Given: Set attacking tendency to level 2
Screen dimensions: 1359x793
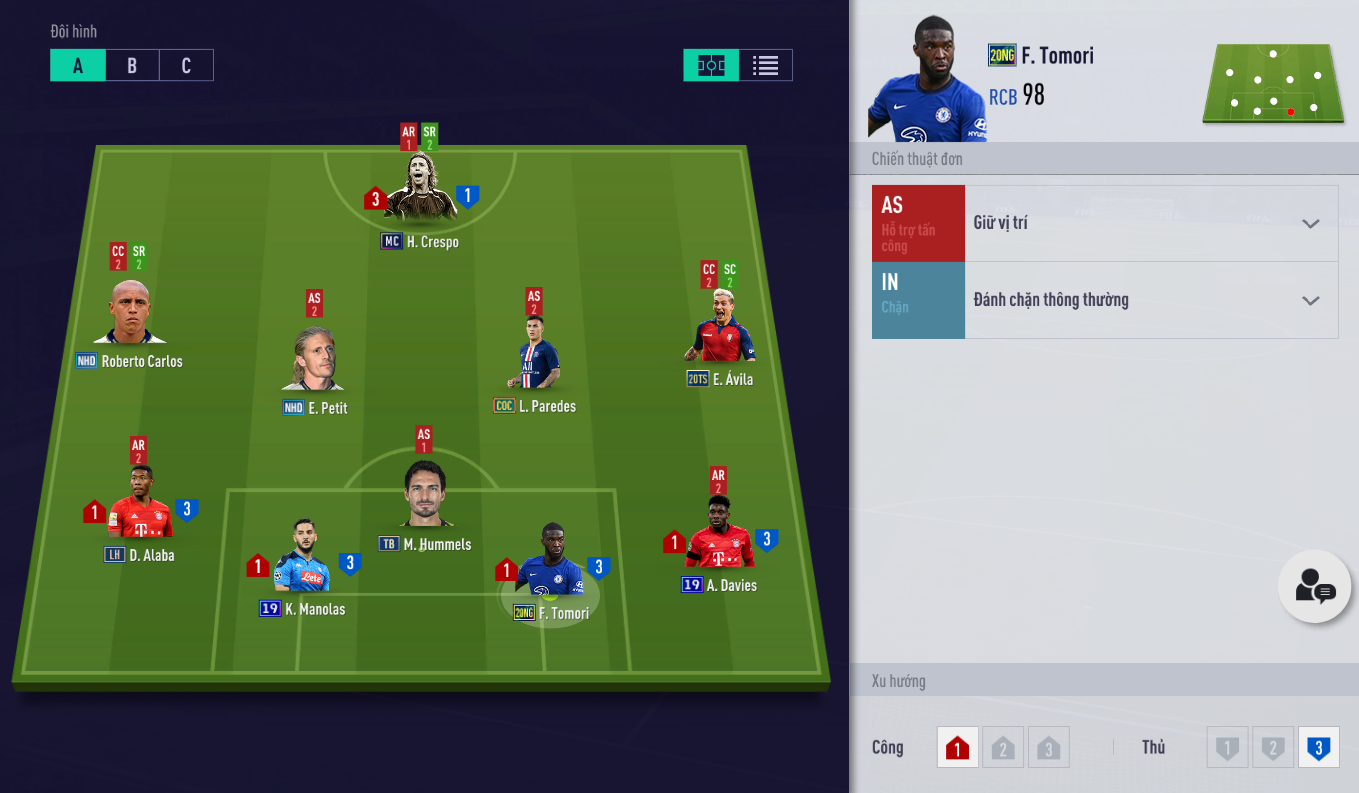Looking at the screenshot, I should [1003, 748].
